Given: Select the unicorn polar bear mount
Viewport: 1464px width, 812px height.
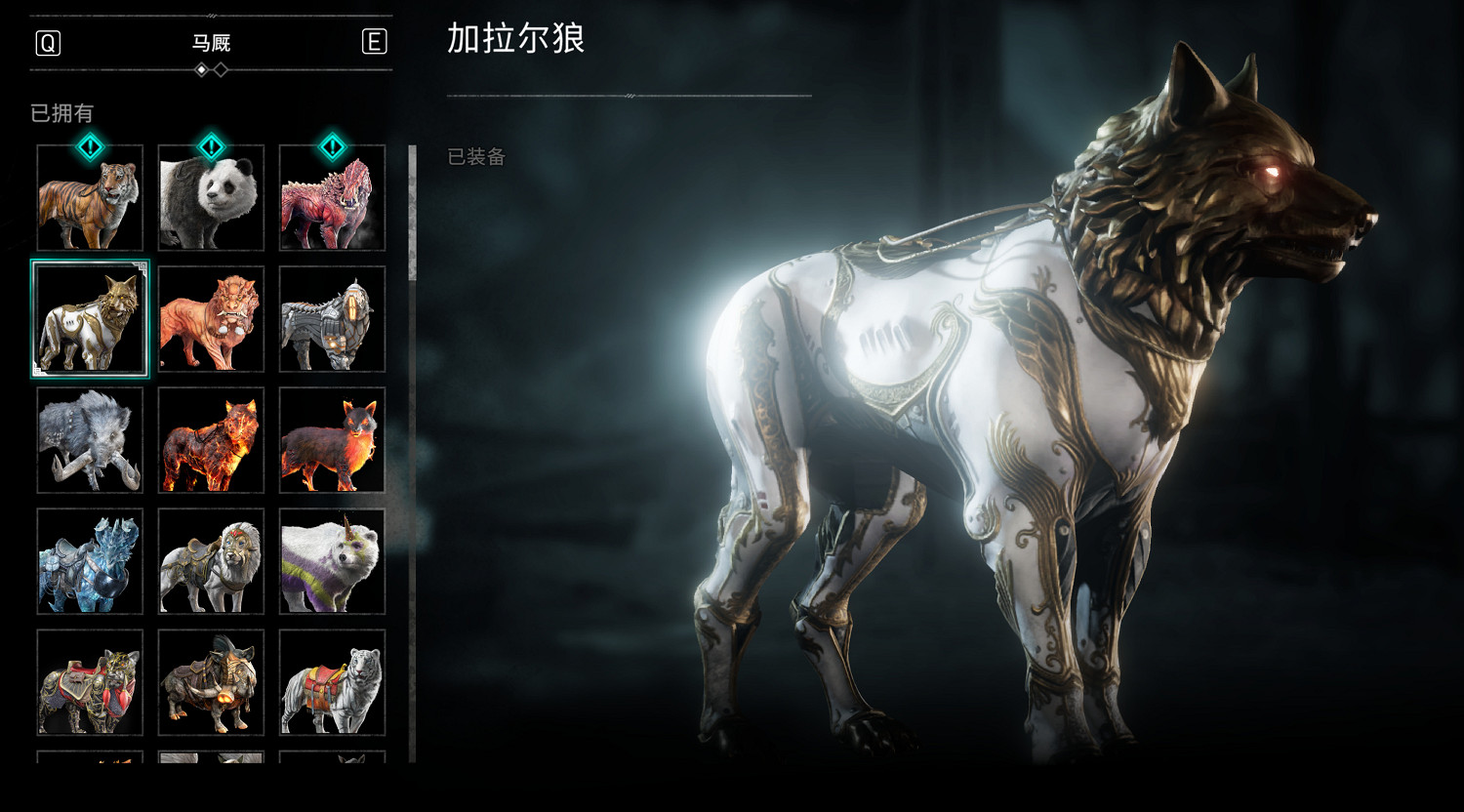Looking at the screenshot, I should [332, 562].
